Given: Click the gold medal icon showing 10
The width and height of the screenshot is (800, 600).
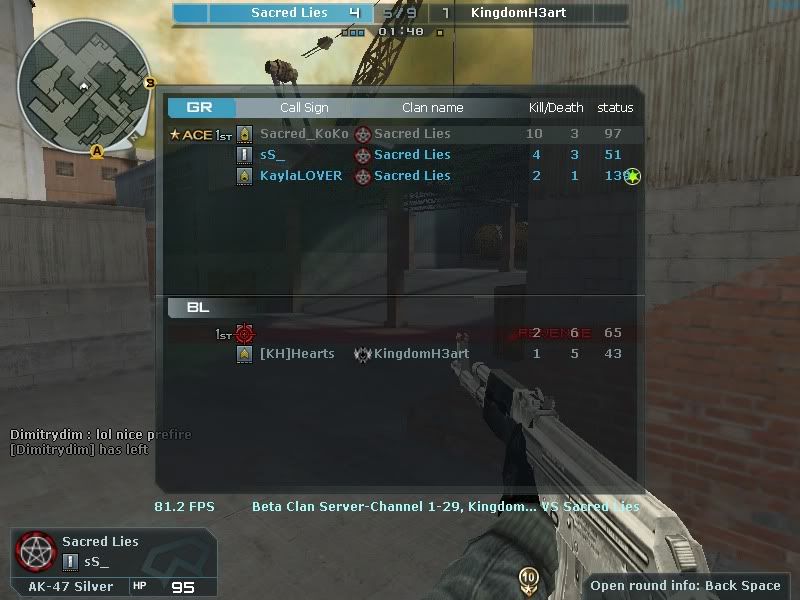Looking at the screenshot, I should tap(528, 577).
